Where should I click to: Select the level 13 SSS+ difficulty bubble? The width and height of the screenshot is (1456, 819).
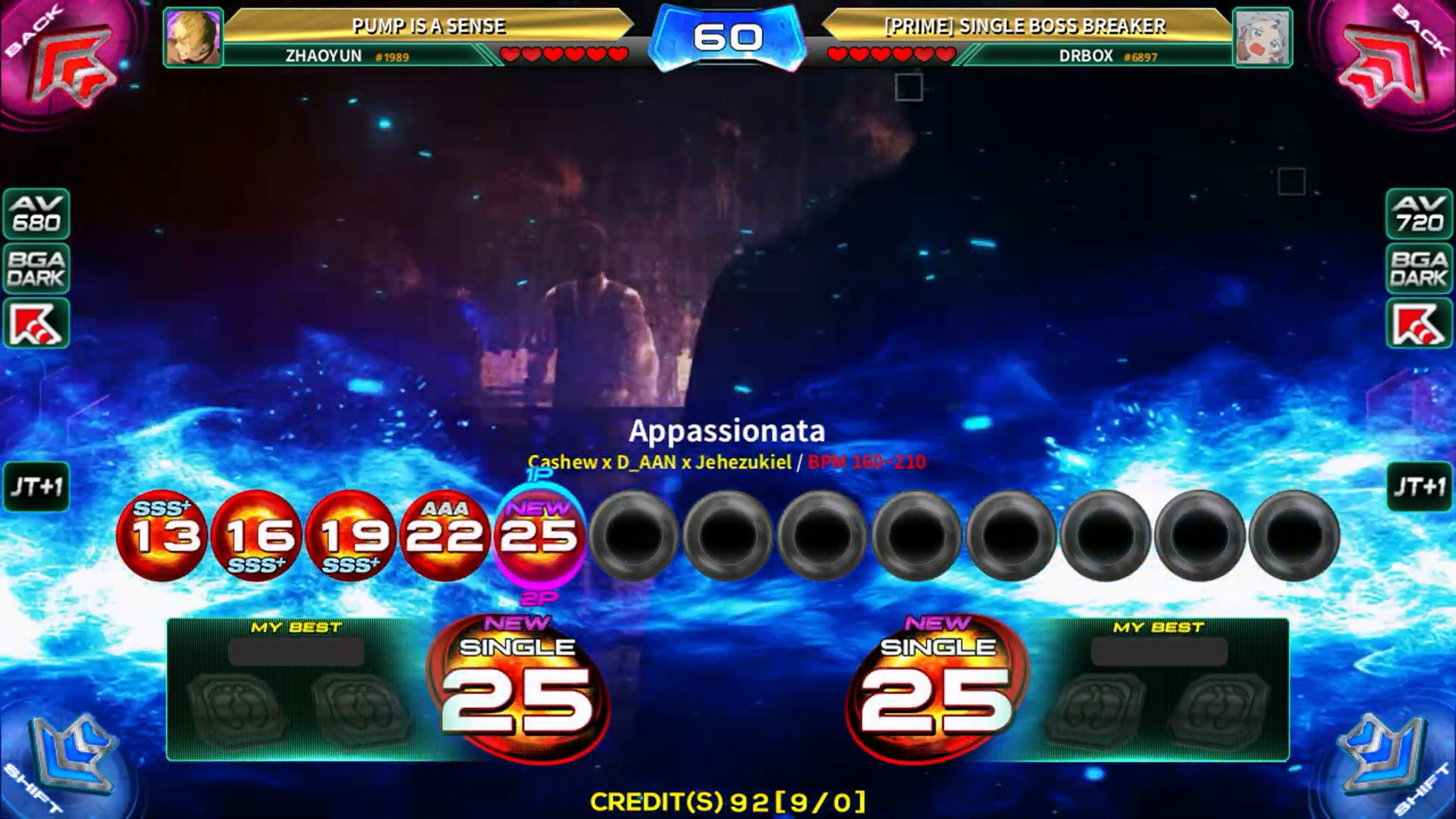(163, 536)
